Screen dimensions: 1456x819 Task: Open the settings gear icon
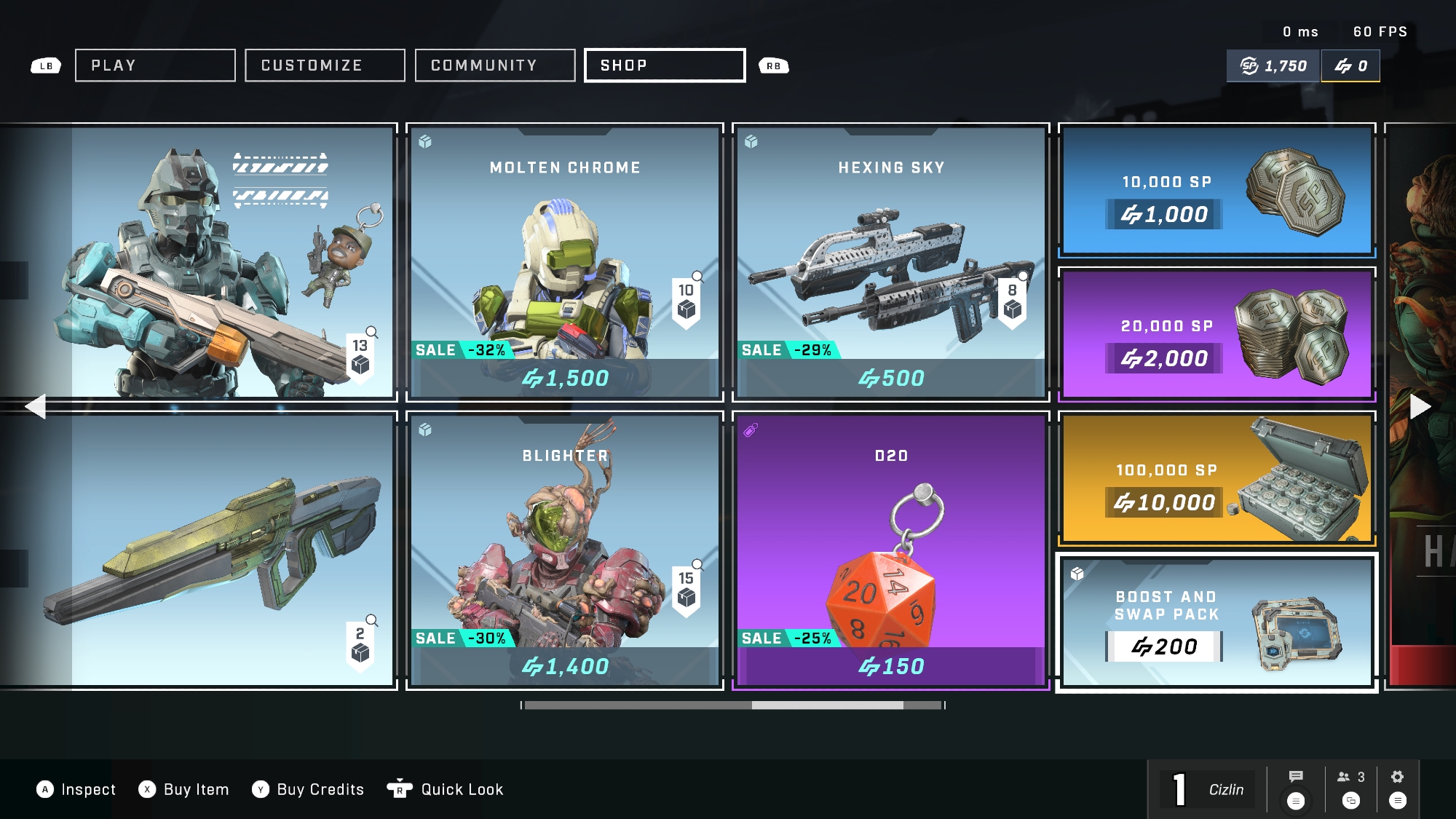click(x=1397, y=777)
